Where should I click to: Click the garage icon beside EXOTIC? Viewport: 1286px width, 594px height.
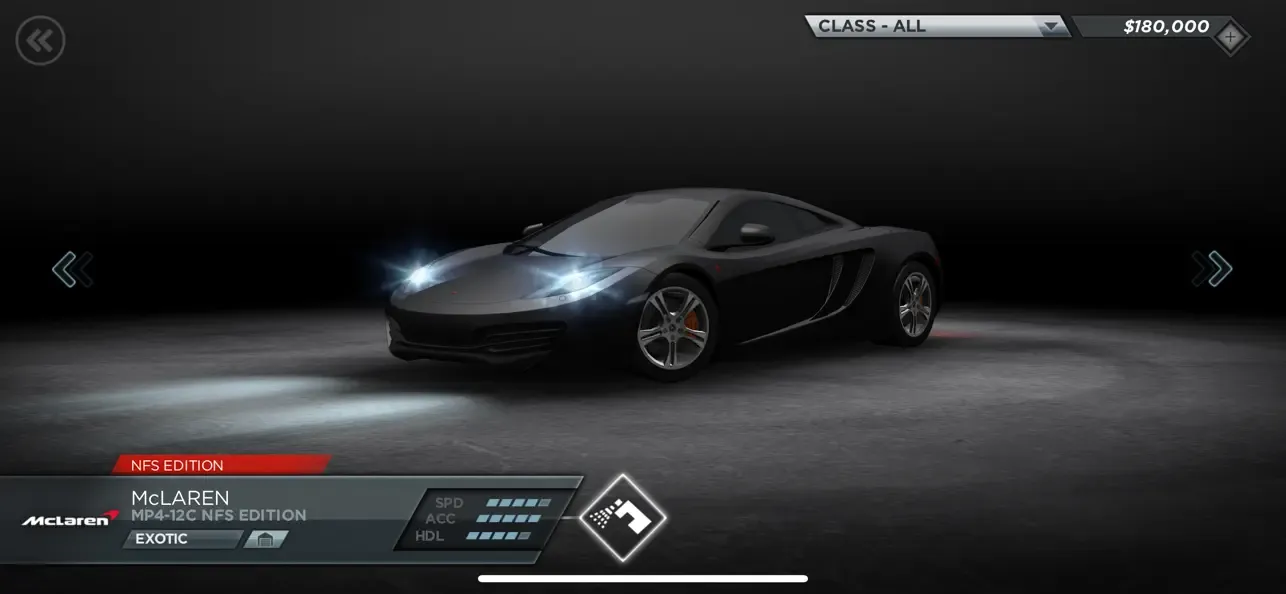(x=265, y=539)
